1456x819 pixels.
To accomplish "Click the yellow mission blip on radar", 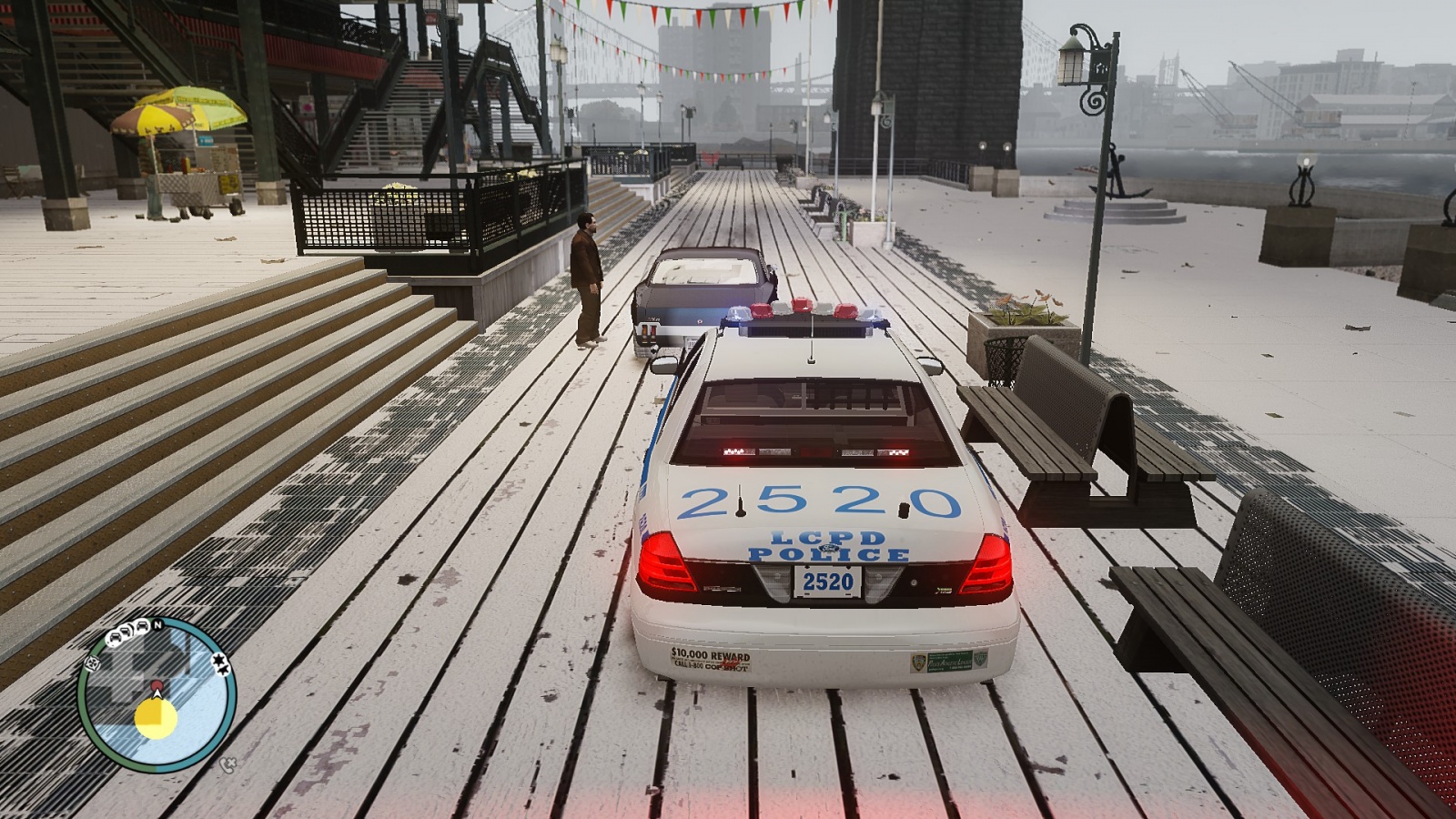I will tap(156, 717).
